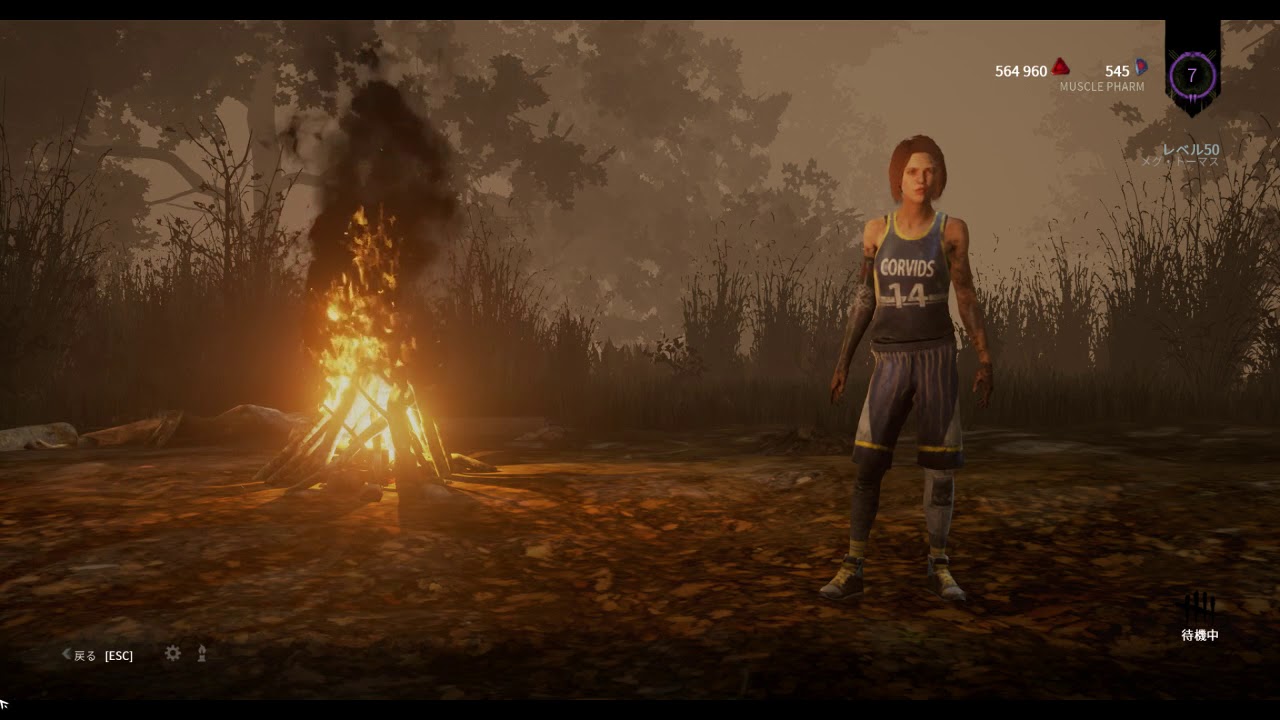Click the candle icon beside the gear

click(202, 653)
